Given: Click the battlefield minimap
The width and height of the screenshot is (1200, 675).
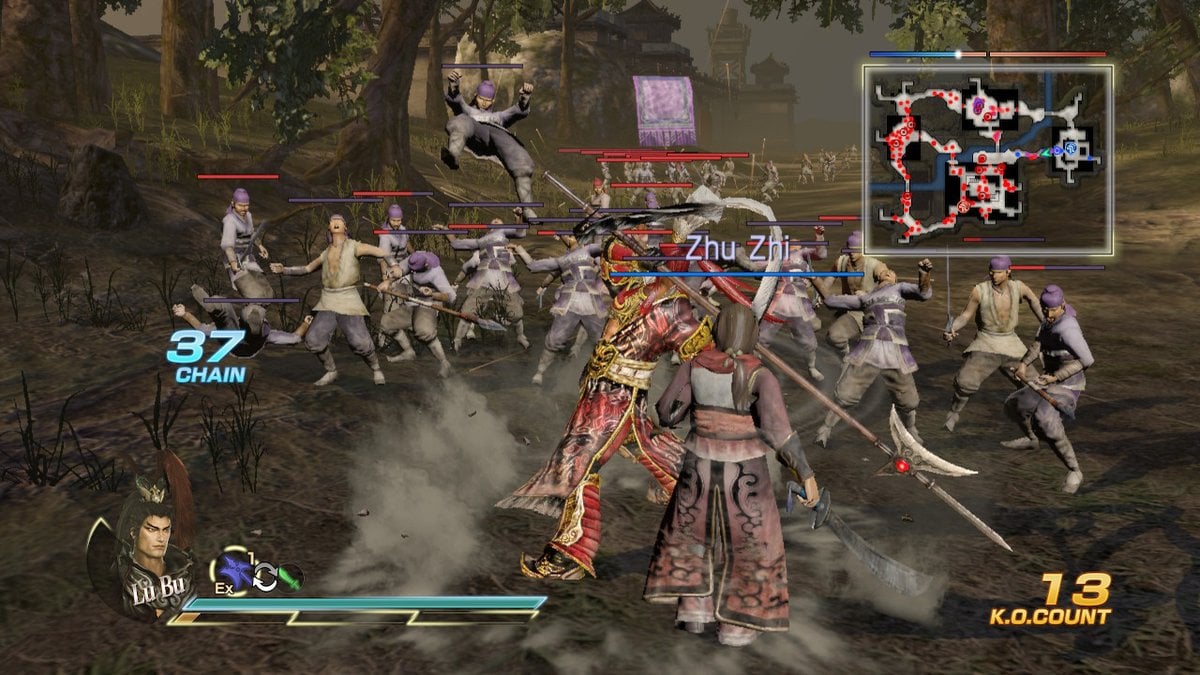Looking at the screenshot, I should point(988,159).
